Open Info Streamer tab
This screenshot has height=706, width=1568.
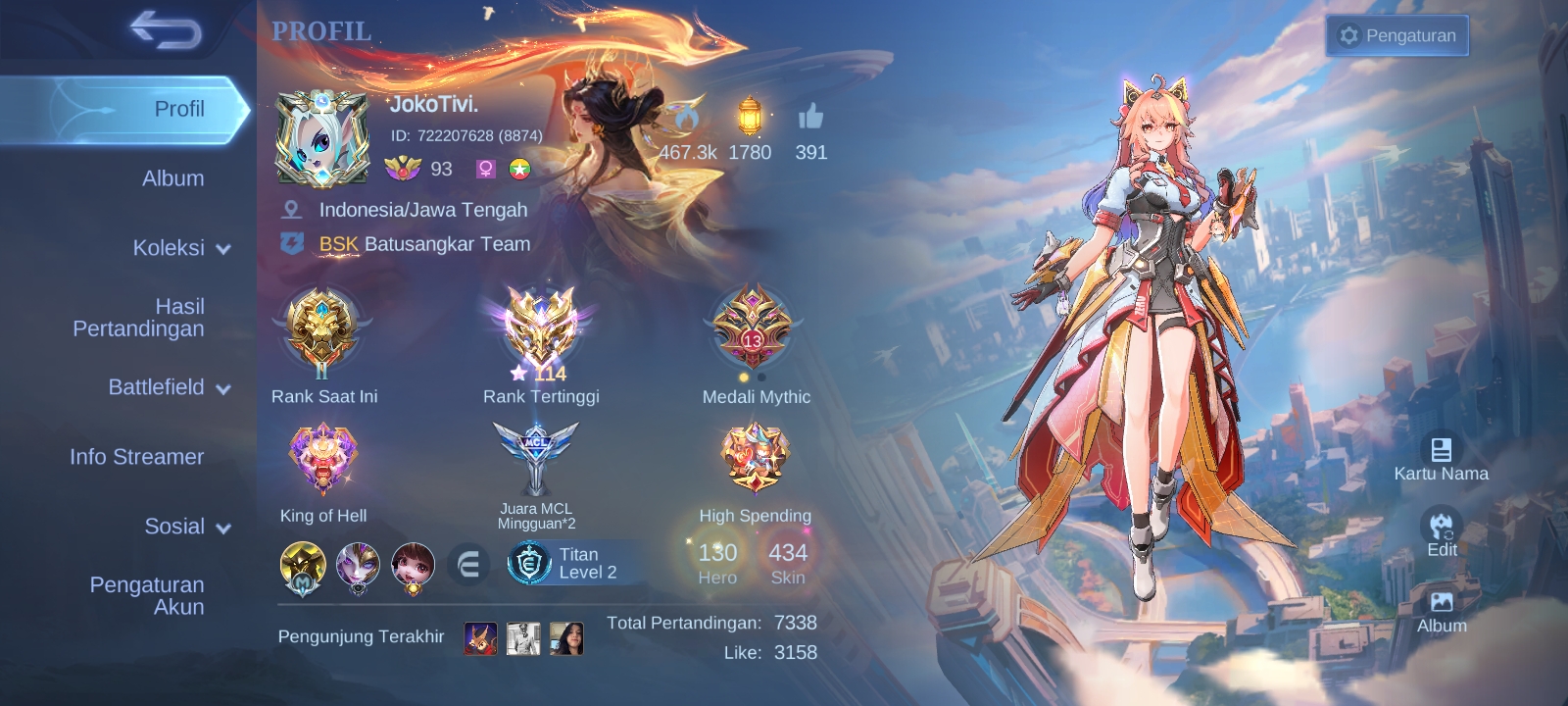137,457
